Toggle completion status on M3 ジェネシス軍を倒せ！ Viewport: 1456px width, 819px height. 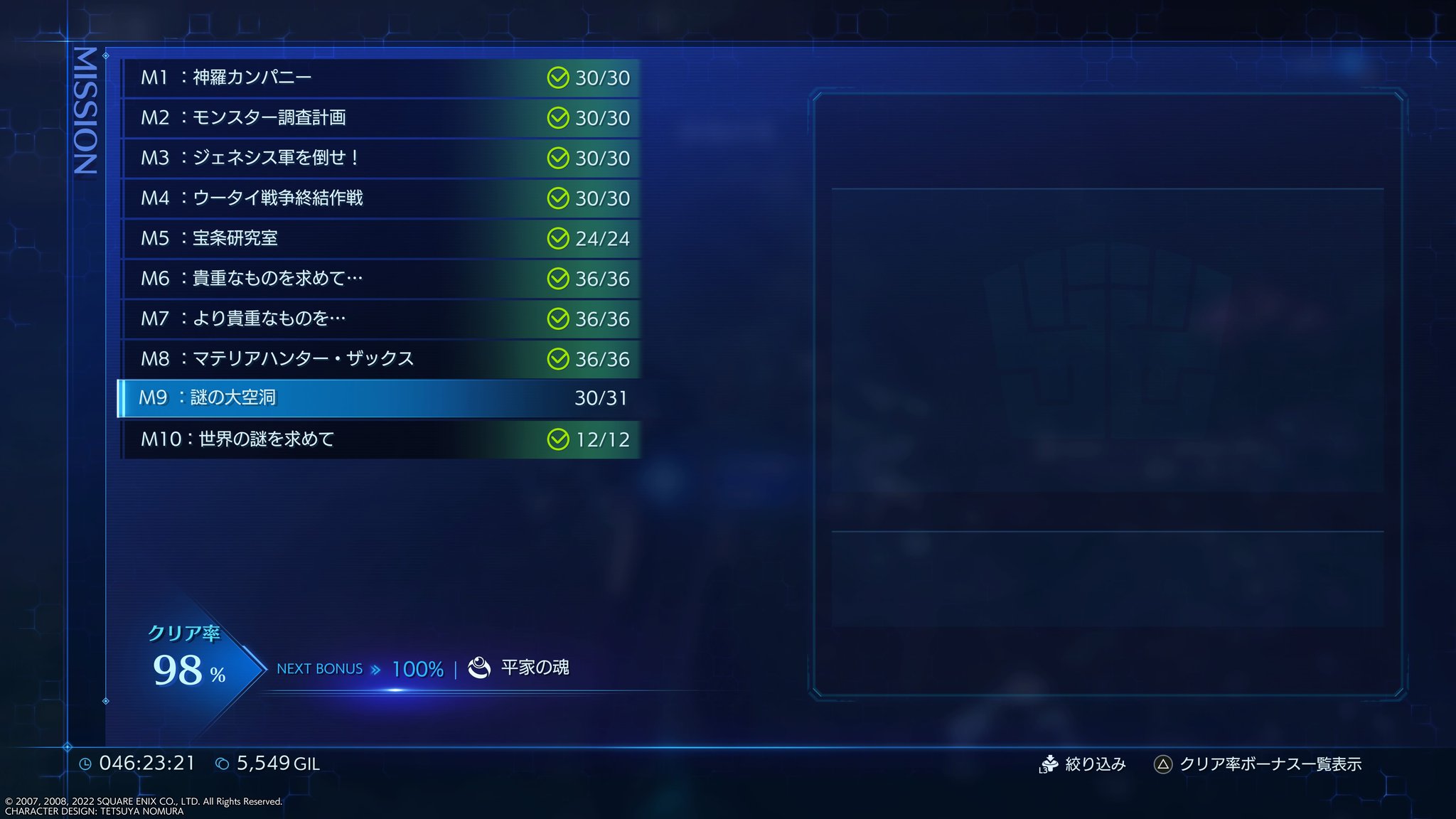558,159
